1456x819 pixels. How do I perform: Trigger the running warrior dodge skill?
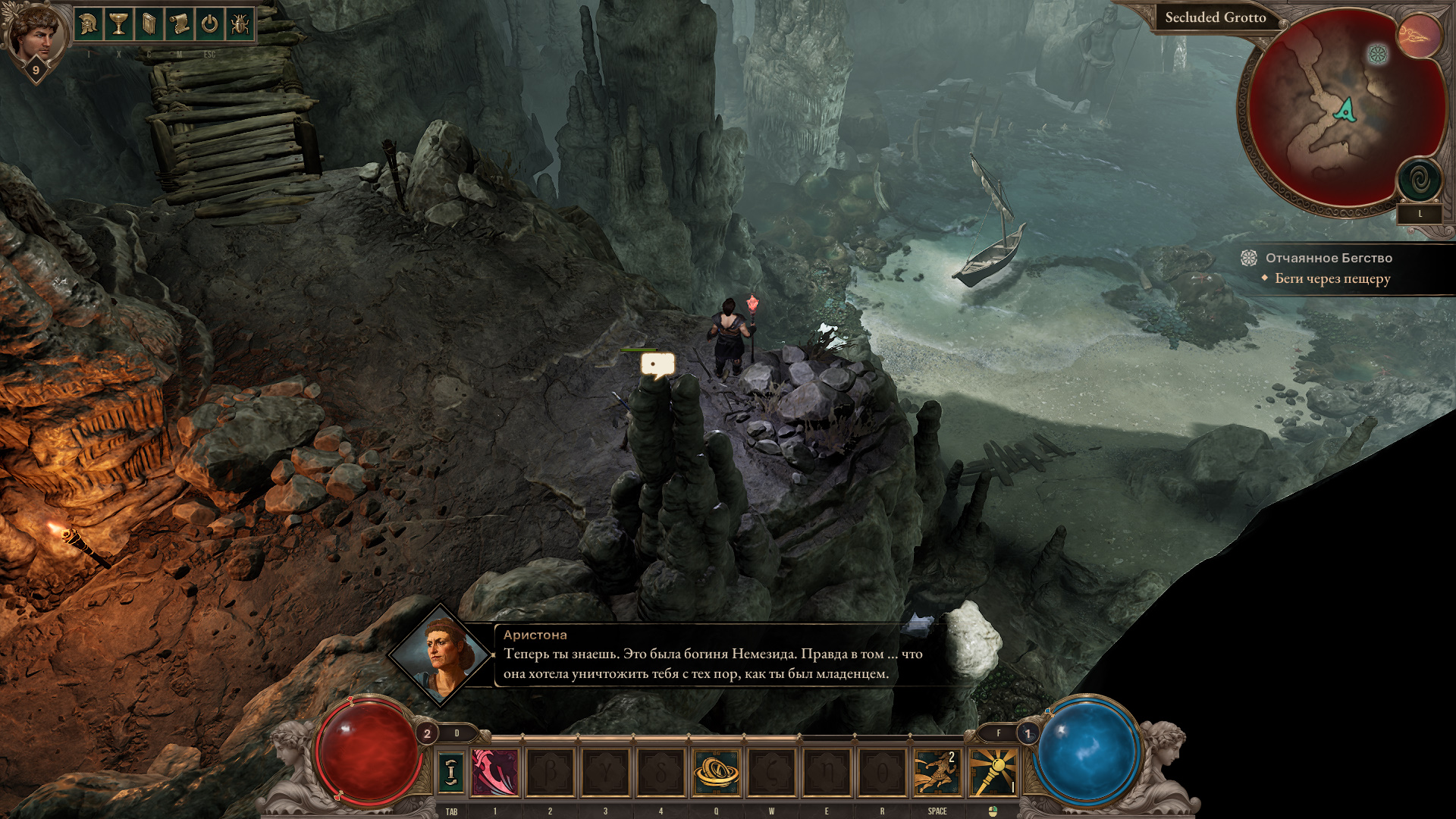pos(937,772)
